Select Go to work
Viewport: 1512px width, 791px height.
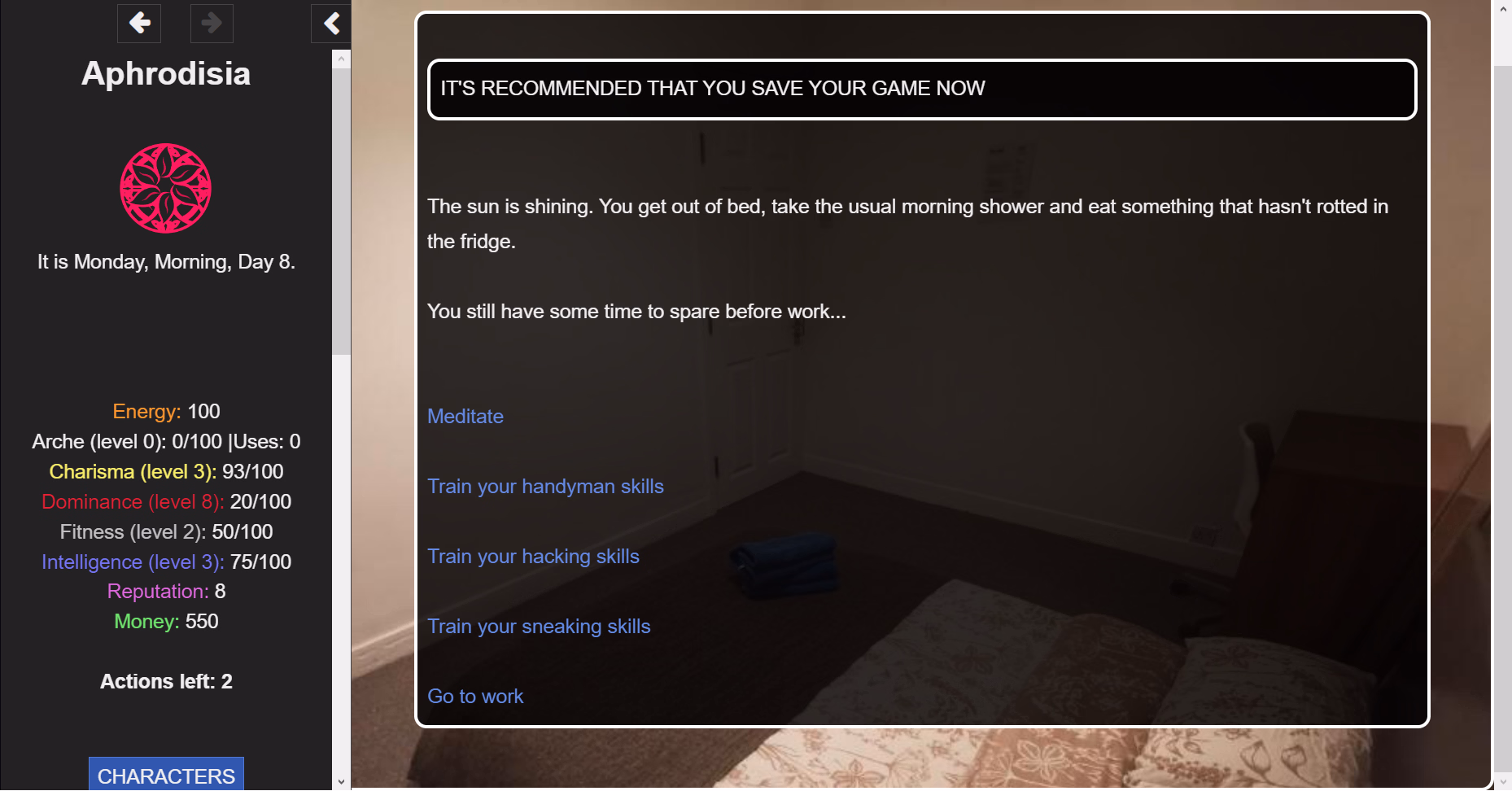475,697
